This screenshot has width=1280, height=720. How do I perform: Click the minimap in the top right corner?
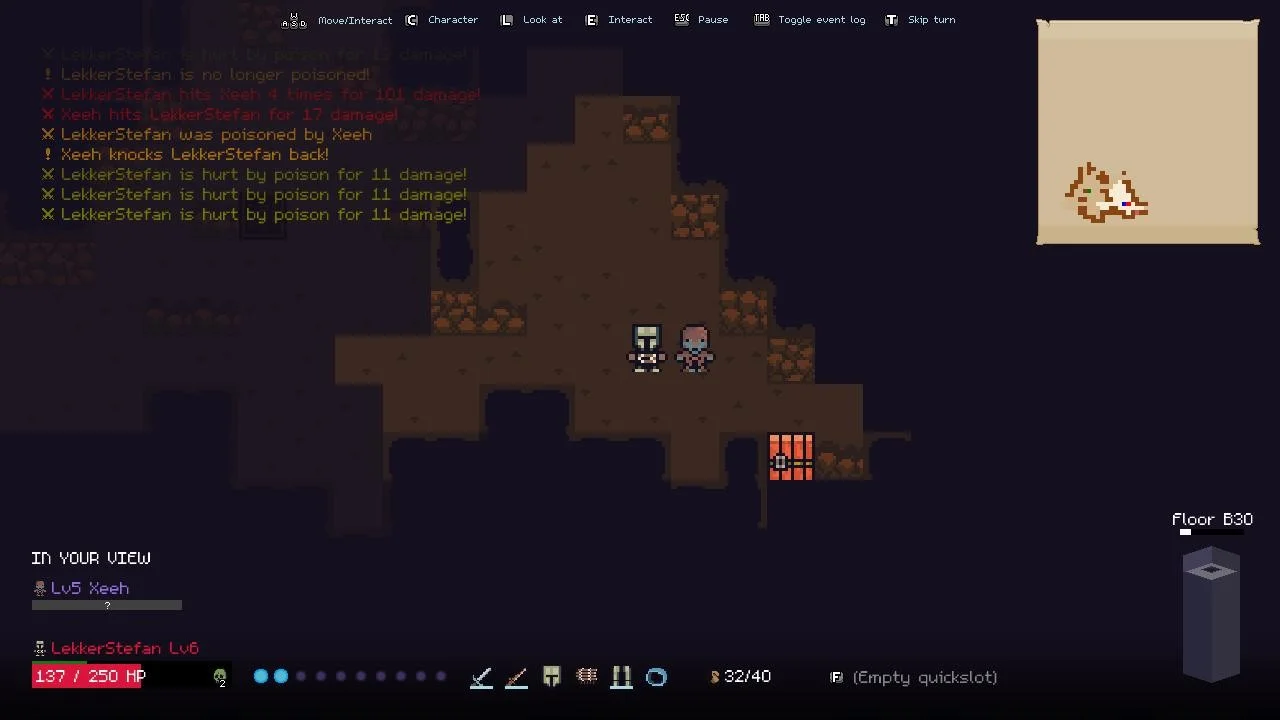pyautogui.click(x=1147, y=132)
